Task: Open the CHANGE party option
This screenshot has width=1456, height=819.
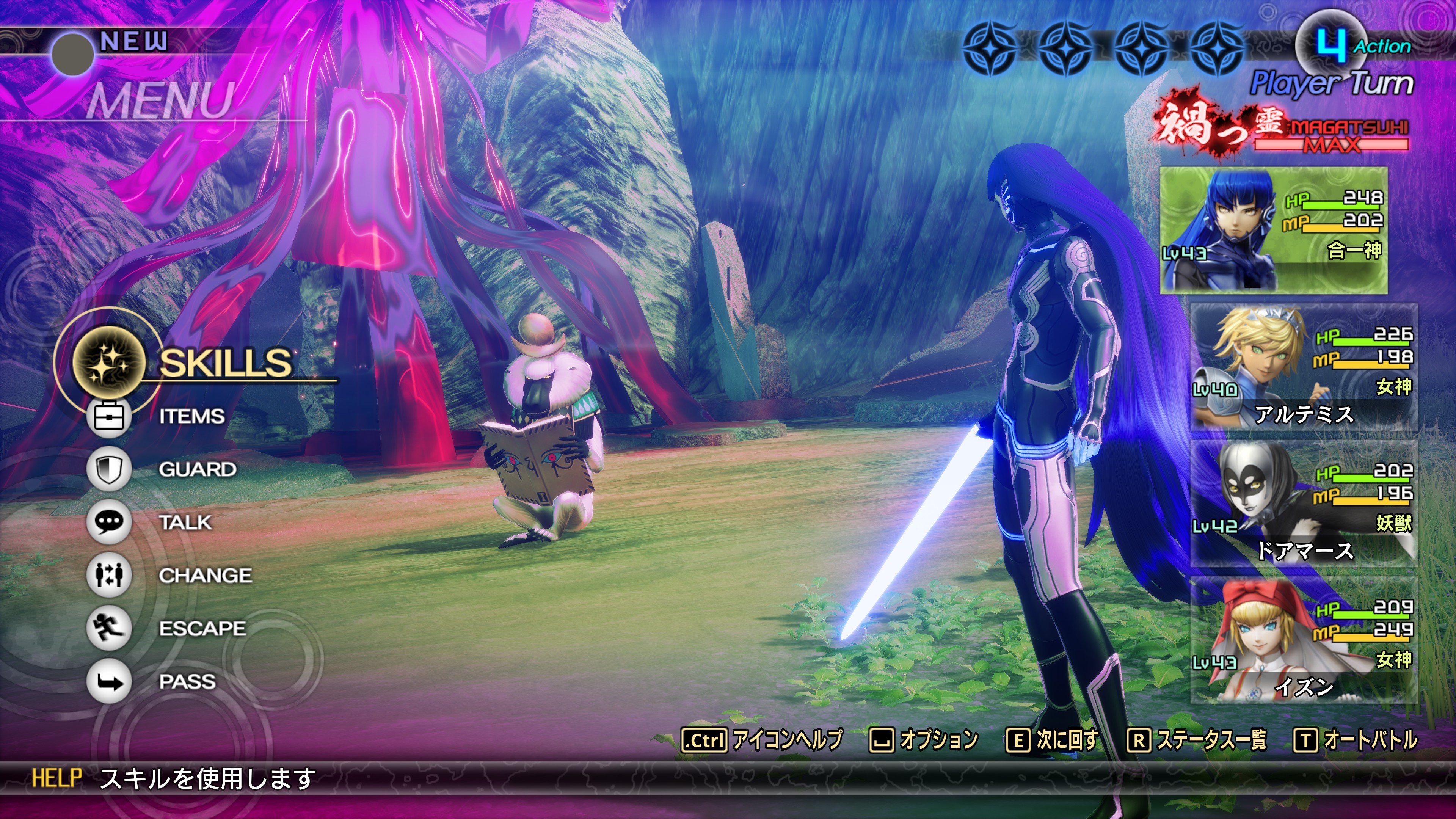Action: [205, 576]
